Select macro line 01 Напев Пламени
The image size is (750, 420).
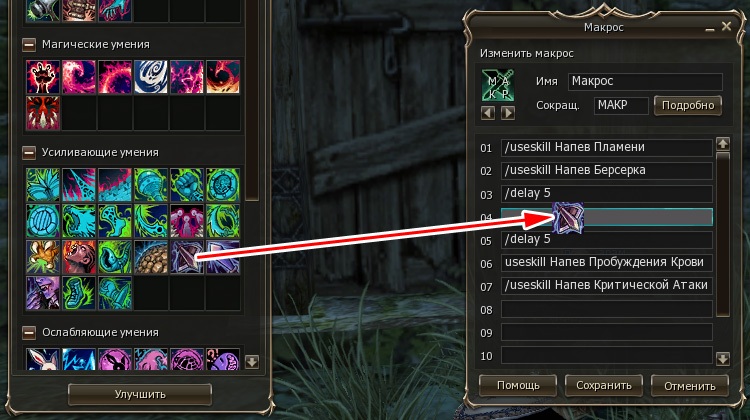point(606,147)
